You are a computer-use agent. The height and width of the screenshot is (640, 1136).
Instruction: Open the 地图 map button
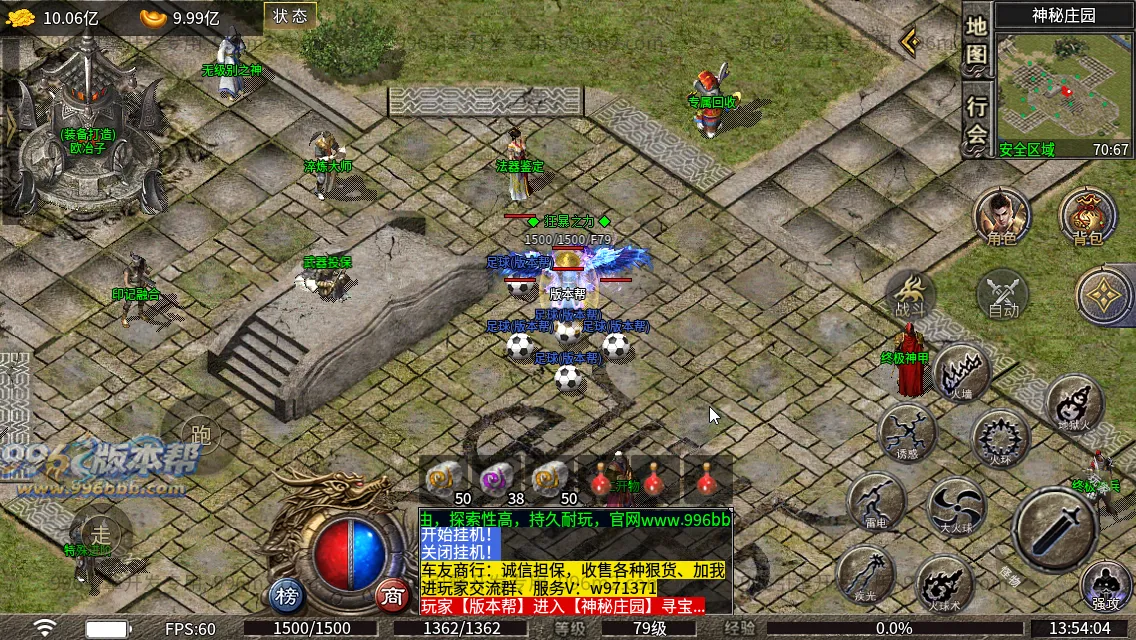(x=976, y=41)
